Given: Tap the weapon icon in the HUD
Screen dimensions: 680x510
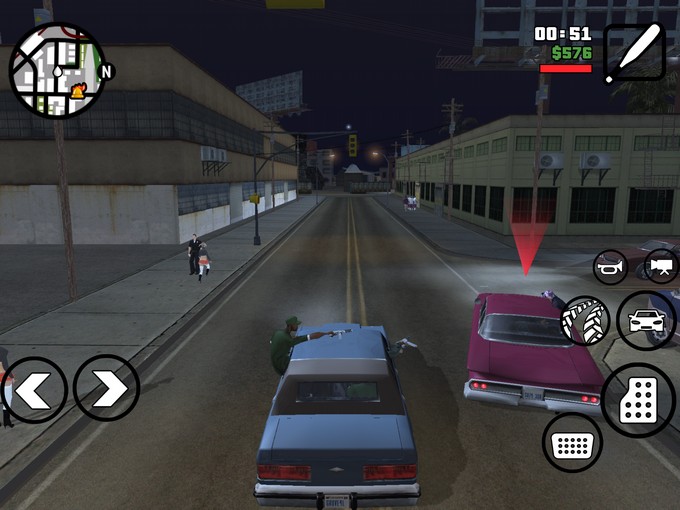Looking at the screenshot, I should point(634,52).
